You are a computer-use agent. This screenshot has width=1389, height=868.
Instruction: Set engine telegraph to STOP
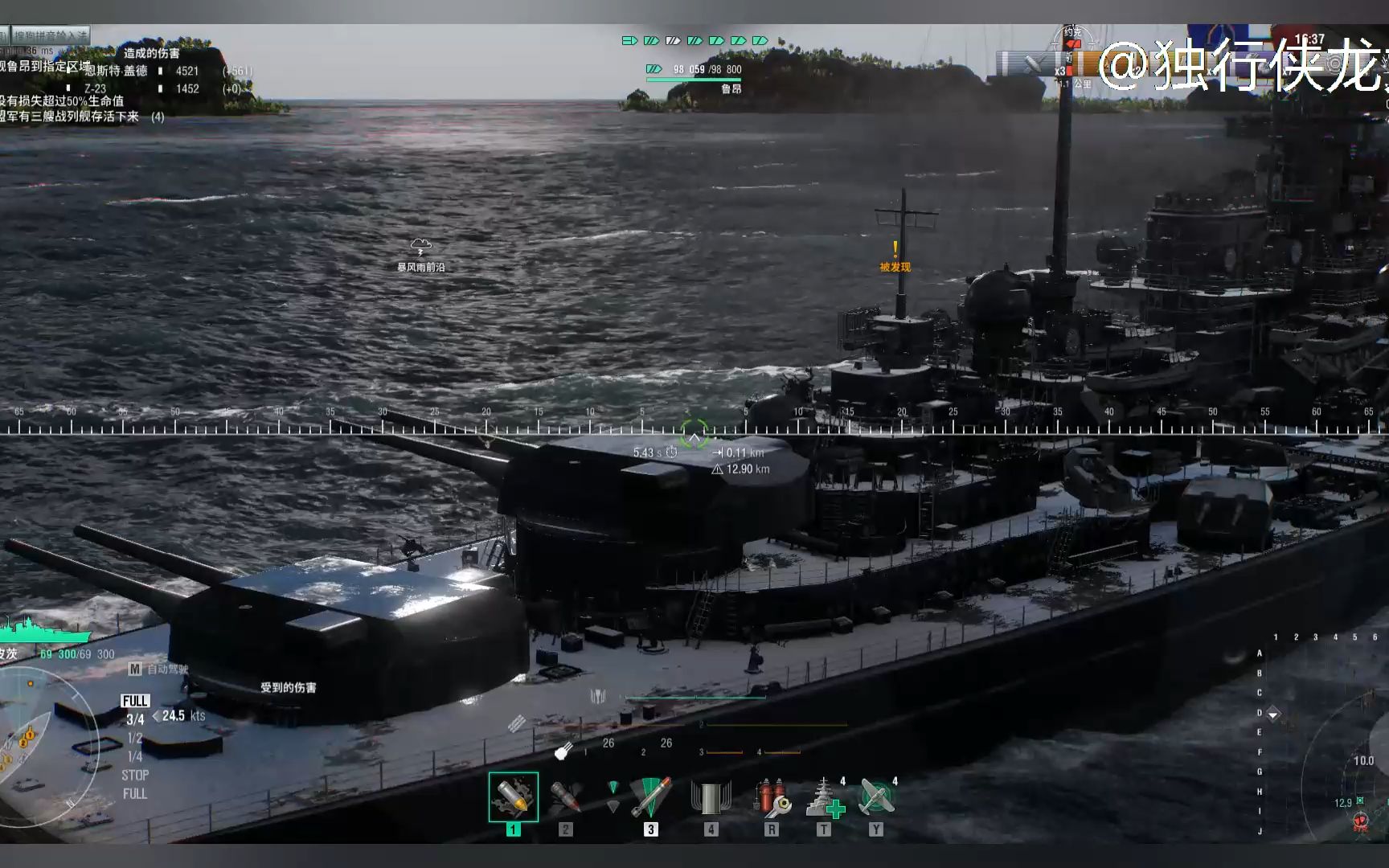point(135,775)
